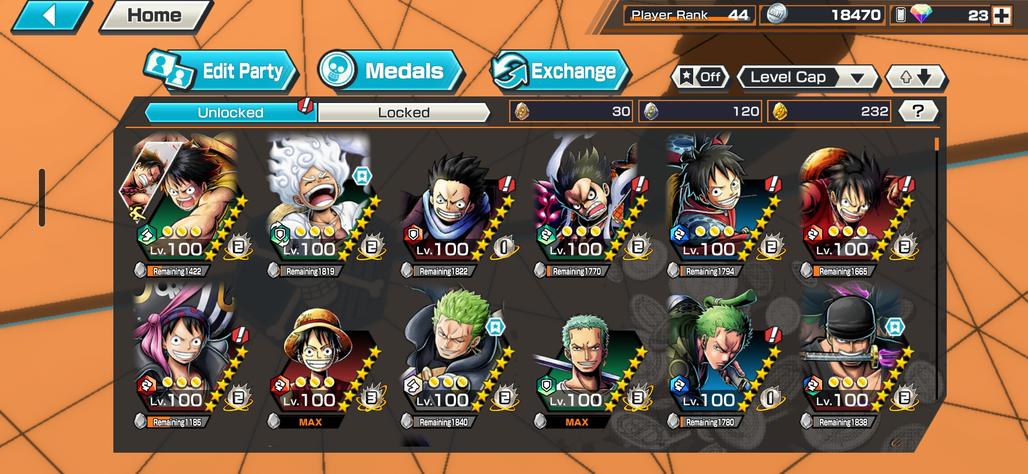The image size is (1028, 474).
Task: Open the Medals screen
Action: [391, 71]
